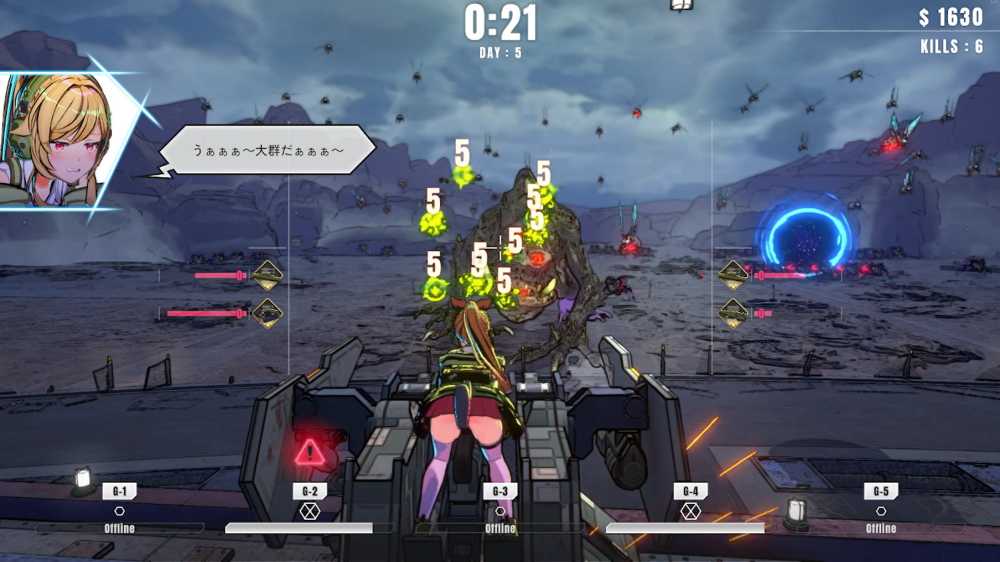Select the G-4 turret slot label
The width and height of the screenshot is (1000, 562).
coord(690,491)
